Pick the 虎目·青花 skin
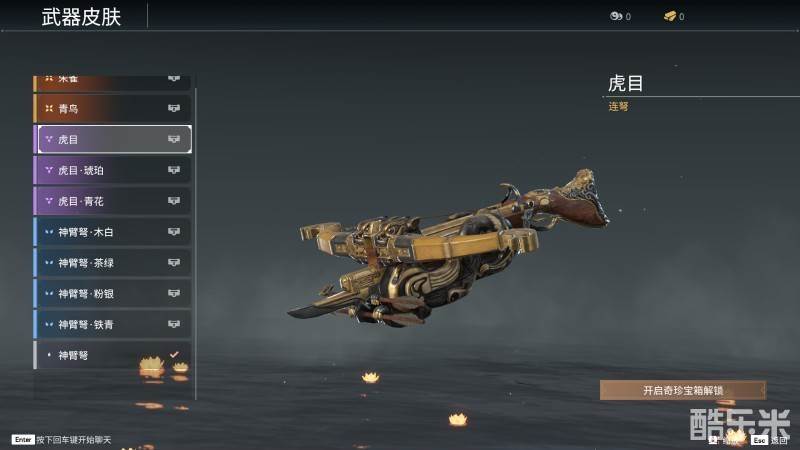Screen dimensions: 800x450 tap(112, 201)
